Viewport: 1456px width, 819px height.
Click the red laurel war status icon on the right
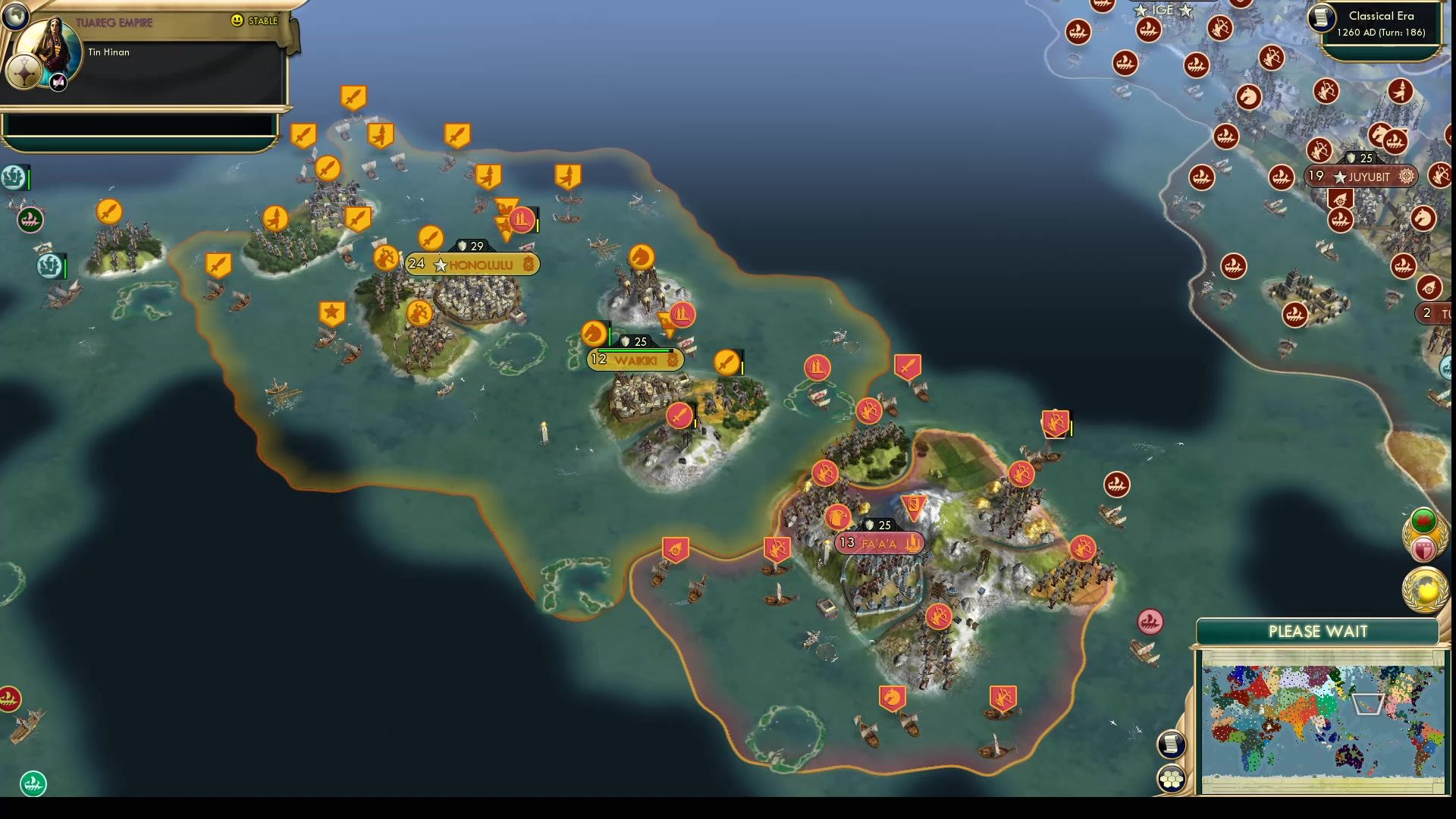1423,520
